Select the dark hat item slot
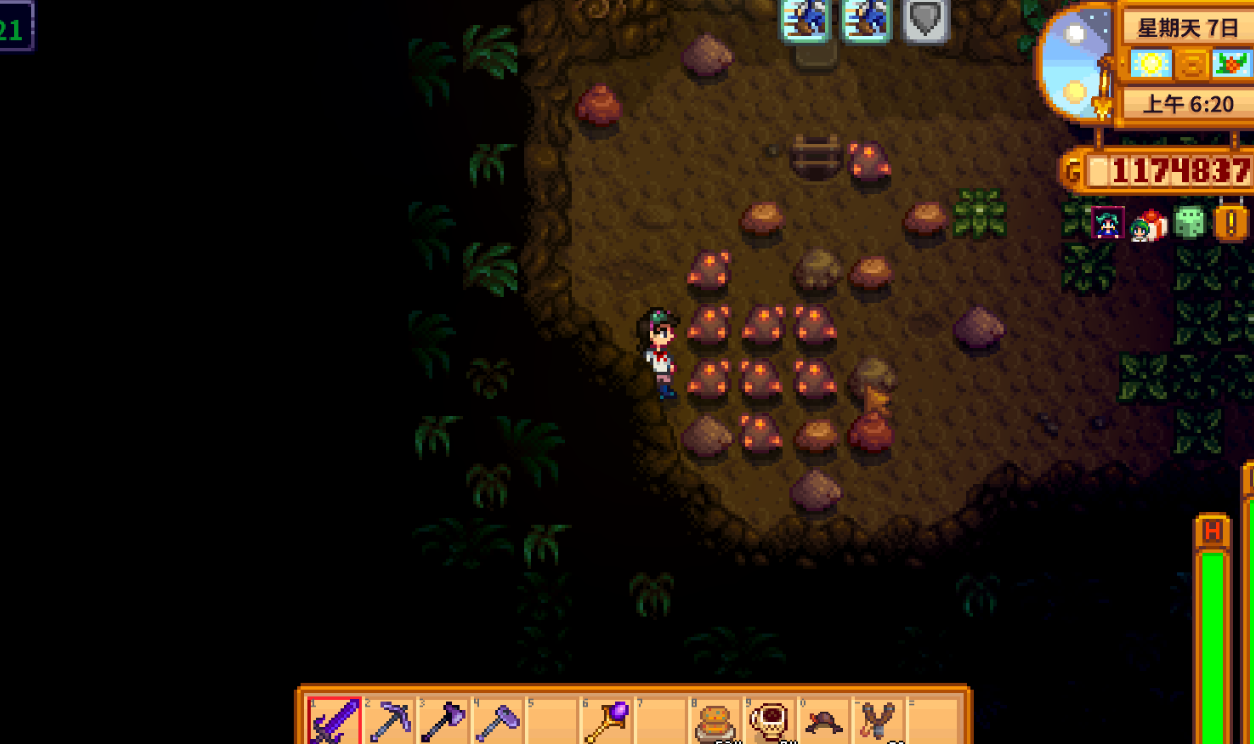1254x744 pixels. (x=823, y=720)
